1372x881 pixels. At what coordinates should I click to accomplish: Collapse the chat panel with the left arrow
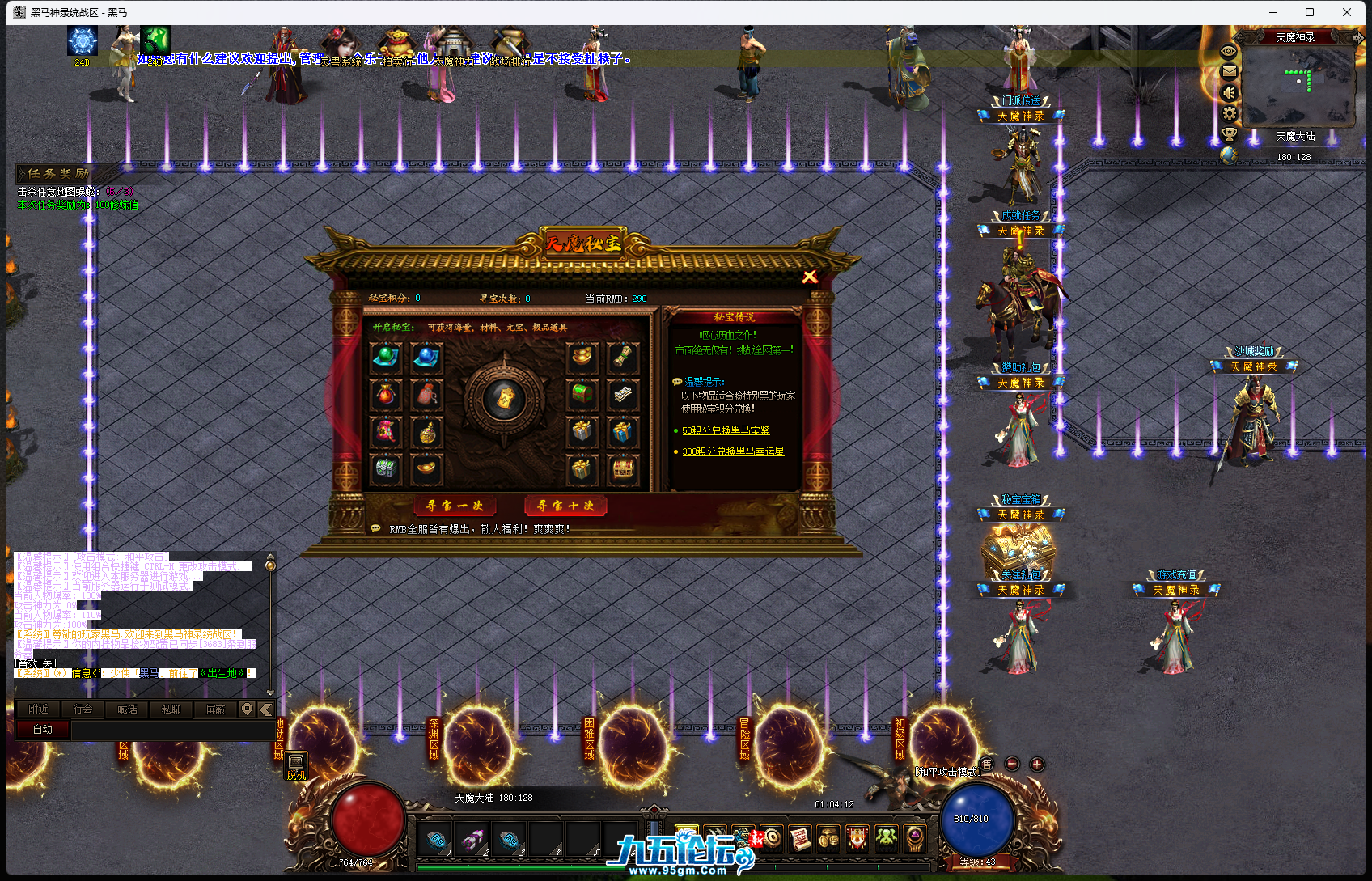(266, 709)
